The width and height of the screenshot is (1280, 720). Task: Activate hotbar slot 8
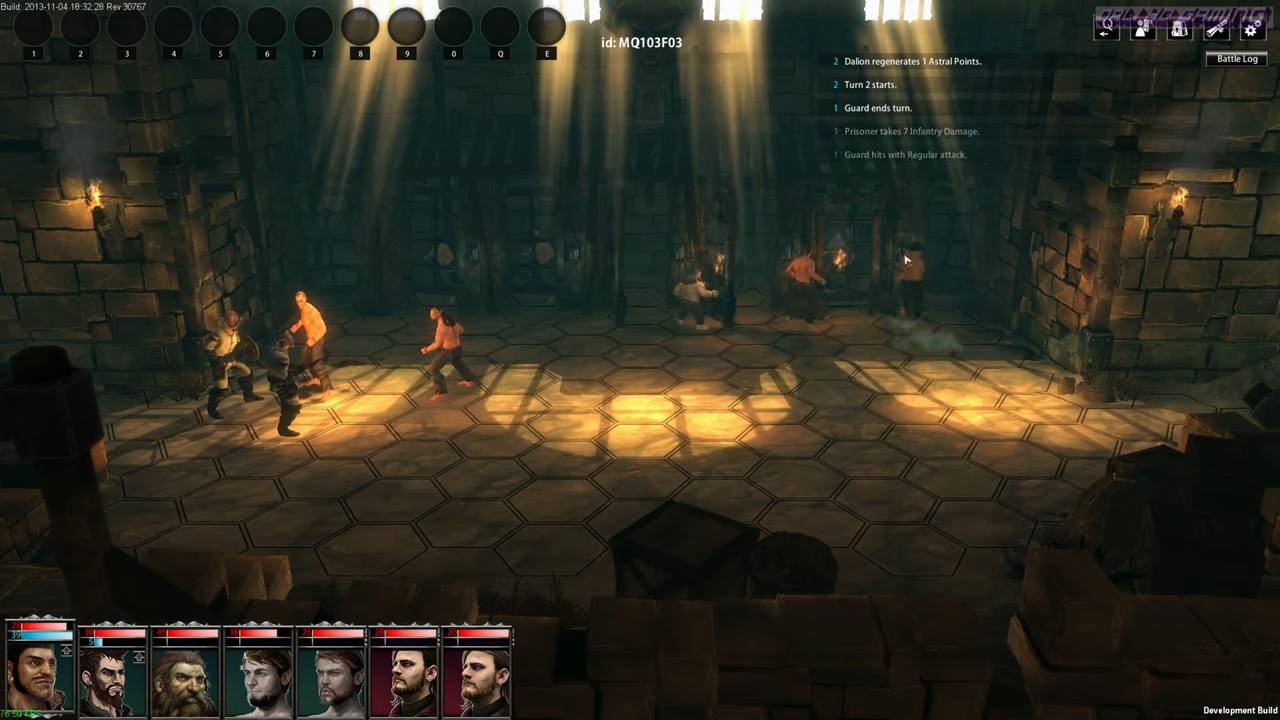pos(360,25)
